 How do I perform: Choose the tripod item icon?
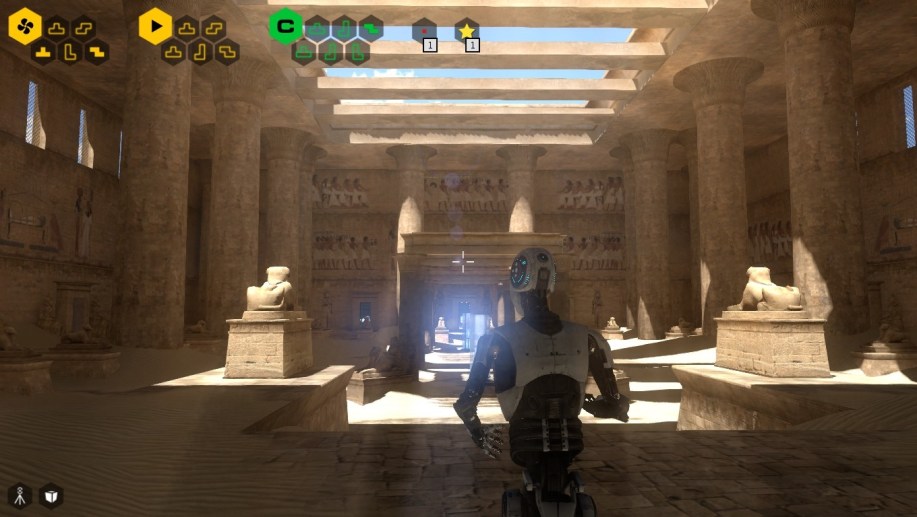click(19, 495)
